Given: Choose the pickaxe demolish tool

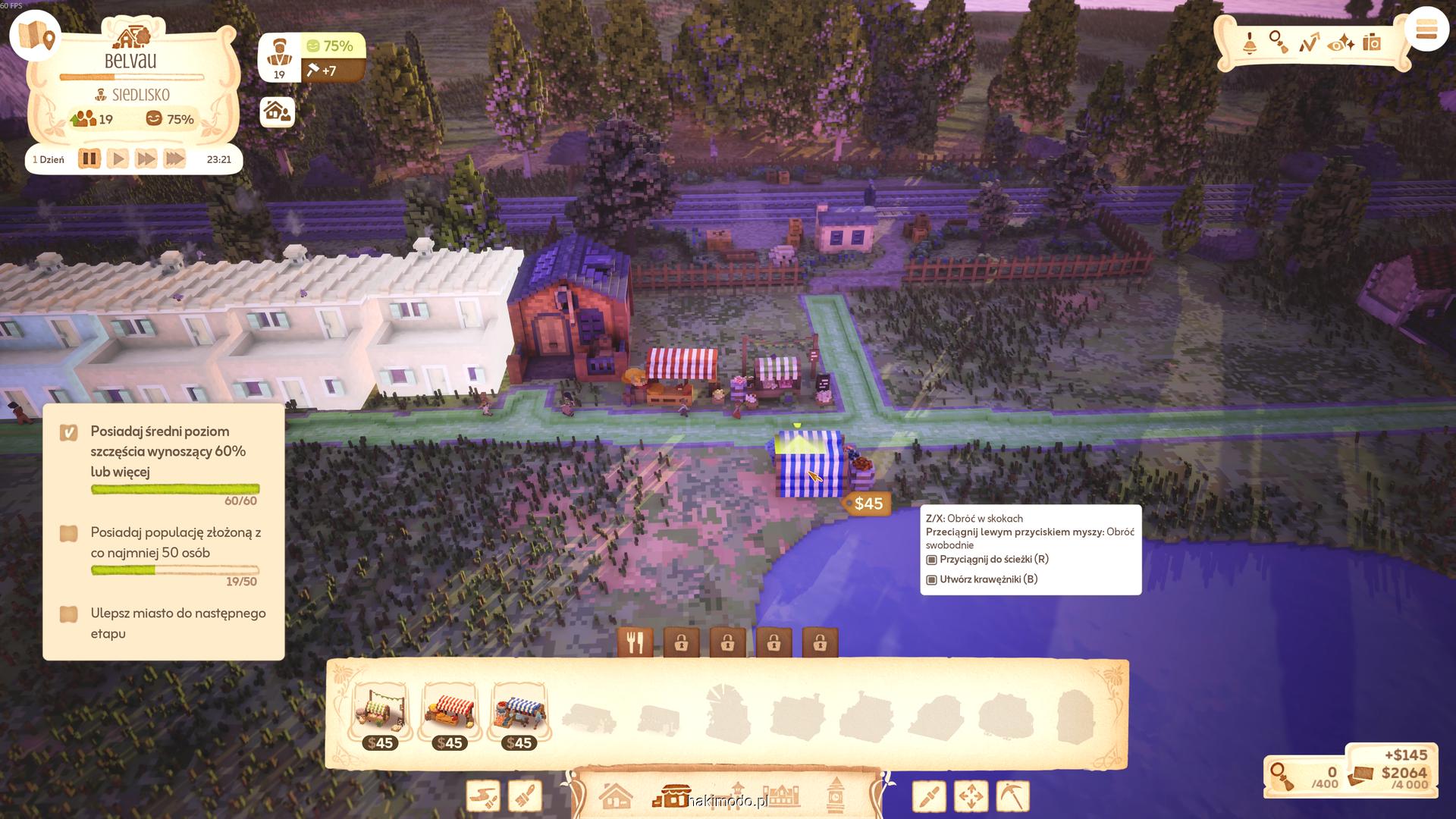Looking at the screenshot, I should click(1012, 796).
